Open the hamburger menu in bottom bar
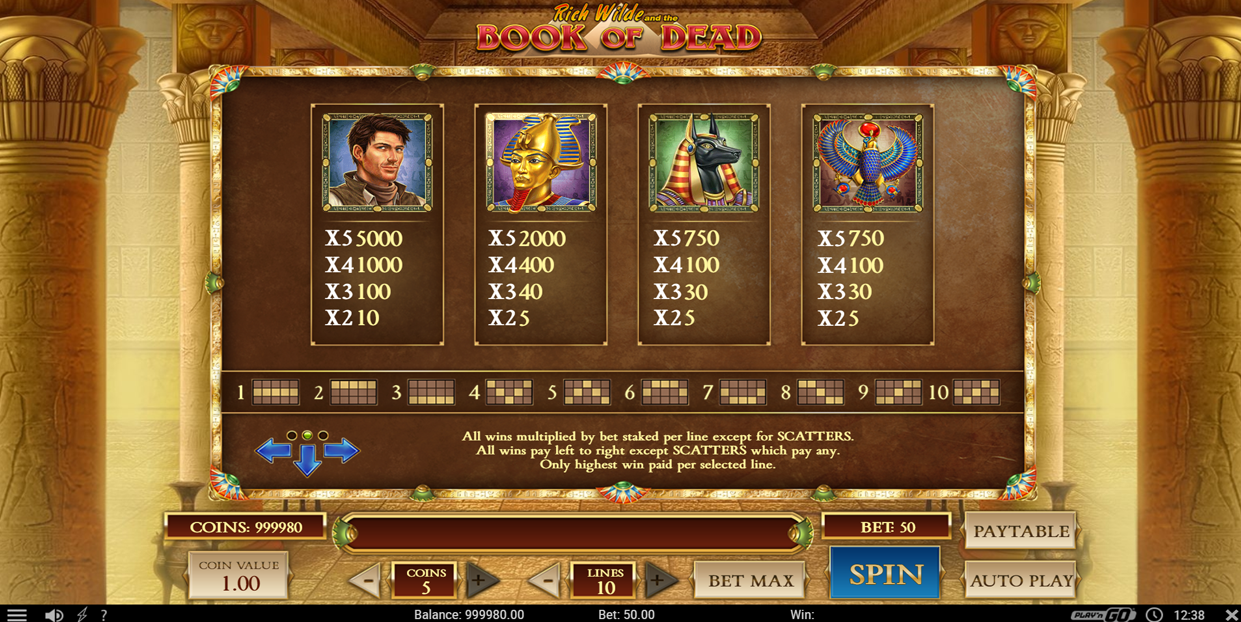The height and width of the screenshot is (622, 1241). 17,614
